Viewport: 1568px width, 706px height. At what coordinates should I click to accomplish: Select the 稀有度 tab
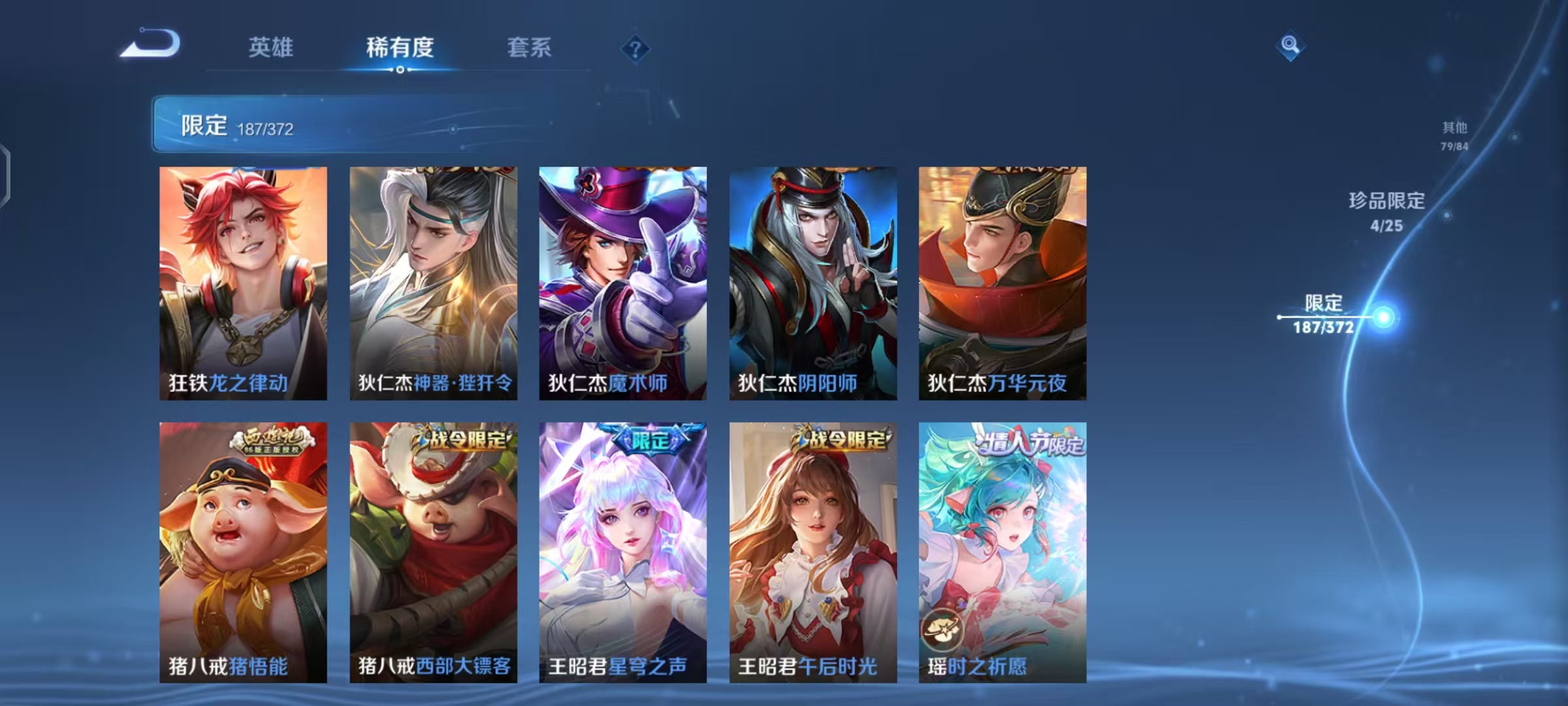coord(400,47)
